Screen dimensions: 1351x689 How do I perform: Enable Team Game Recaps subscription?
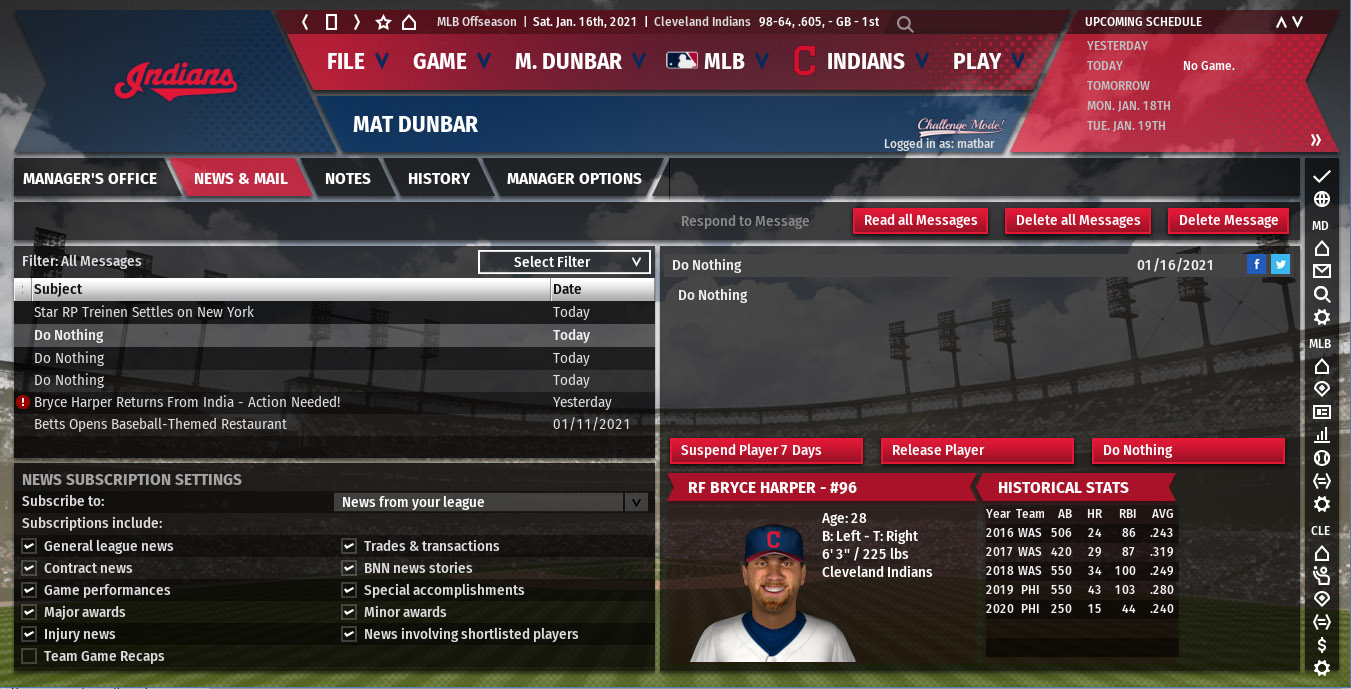(29, 656)
